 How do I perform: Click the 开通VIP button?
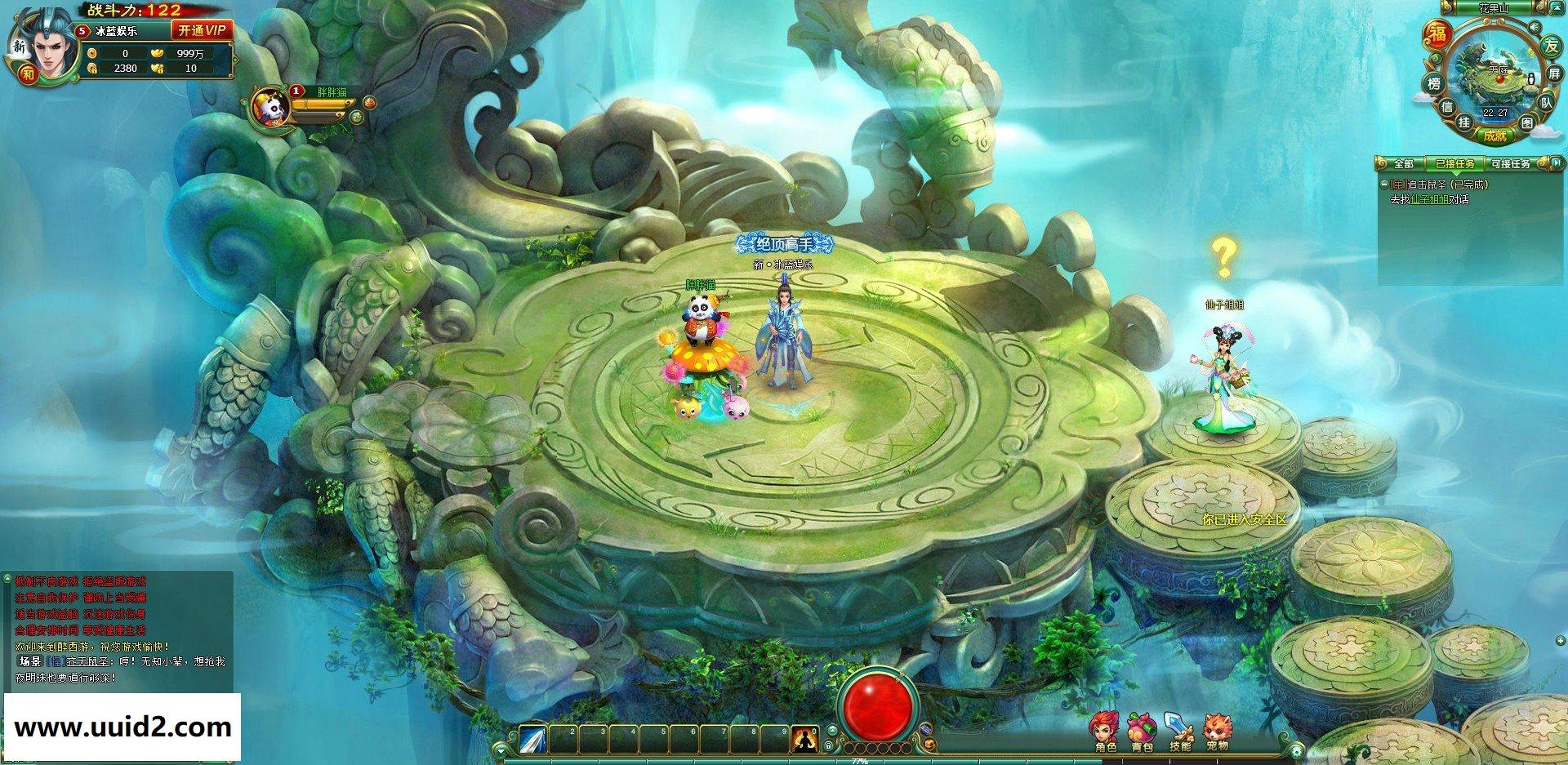tap(202, 30)
